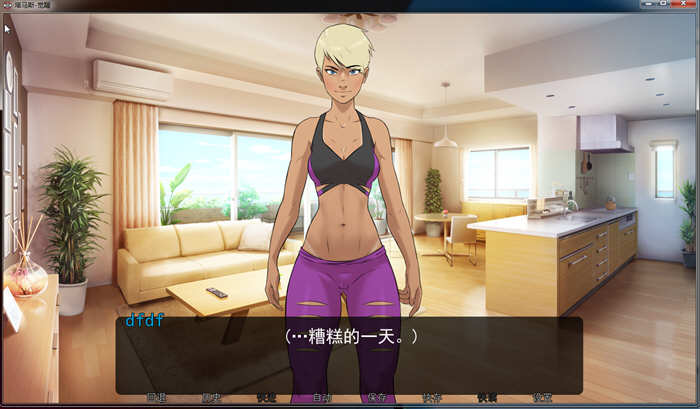
Task: Activate 快进 to skip dialogue
Action: click(x=266, y=398)
